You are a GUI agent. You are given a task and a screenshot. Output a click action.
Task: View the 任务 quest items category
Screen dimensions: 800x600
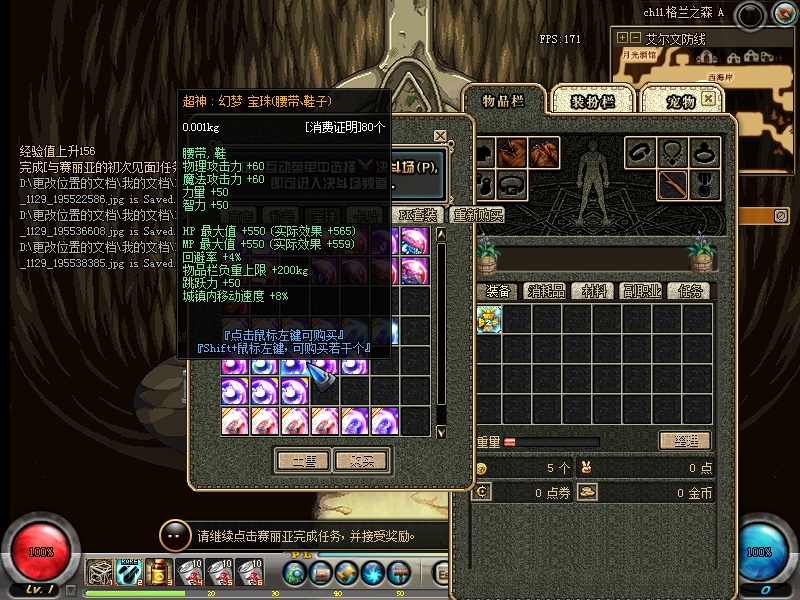coord(691,291)
